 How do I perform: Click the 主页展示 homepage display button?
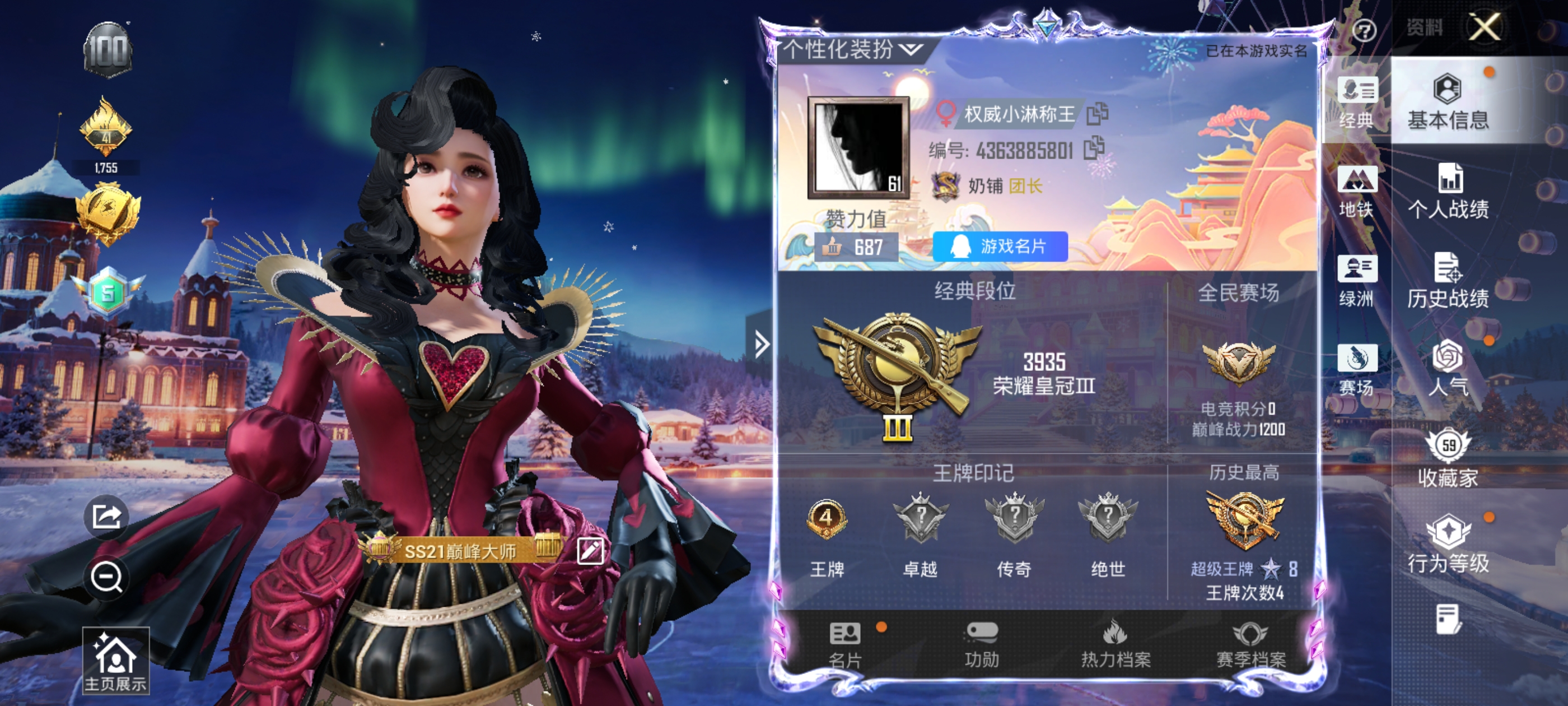click(116, 662)
